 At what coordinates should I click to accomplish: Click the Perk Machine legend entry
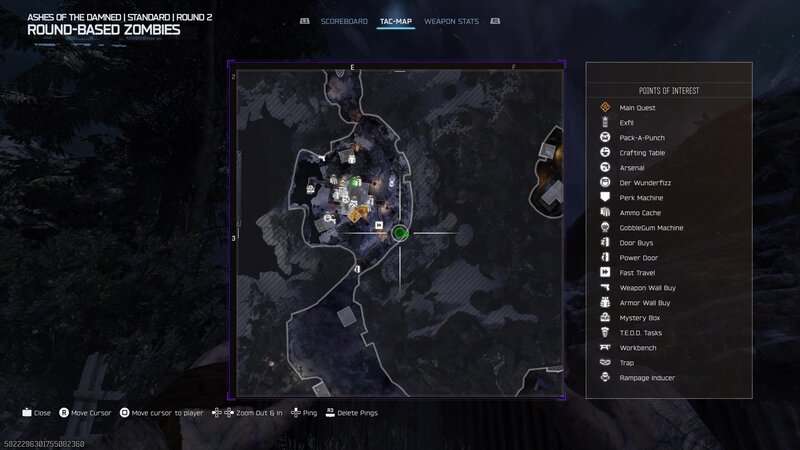click(641, 198)
